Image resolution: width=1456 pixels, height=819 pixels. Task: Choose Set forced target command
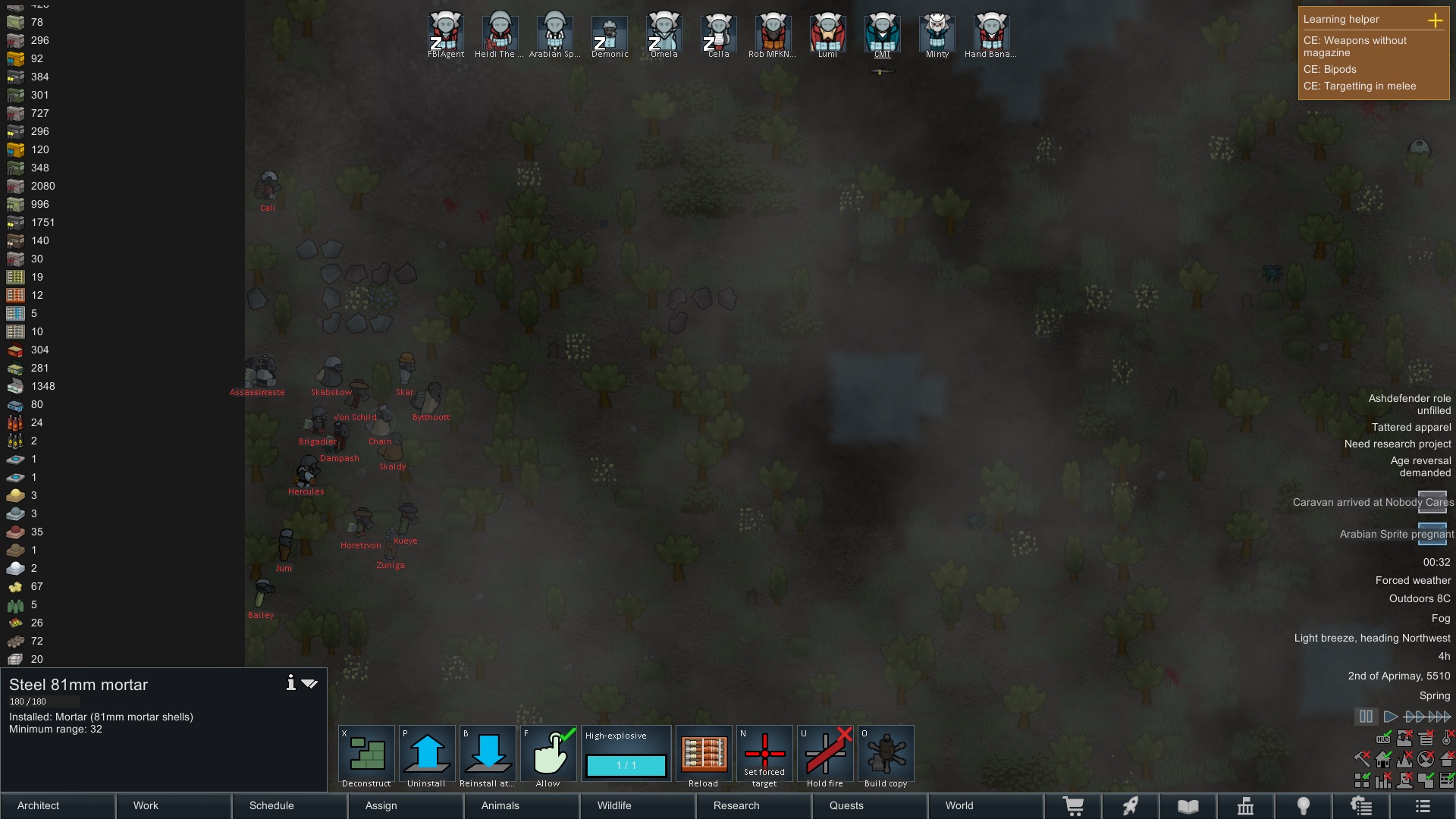click(764, 755)
